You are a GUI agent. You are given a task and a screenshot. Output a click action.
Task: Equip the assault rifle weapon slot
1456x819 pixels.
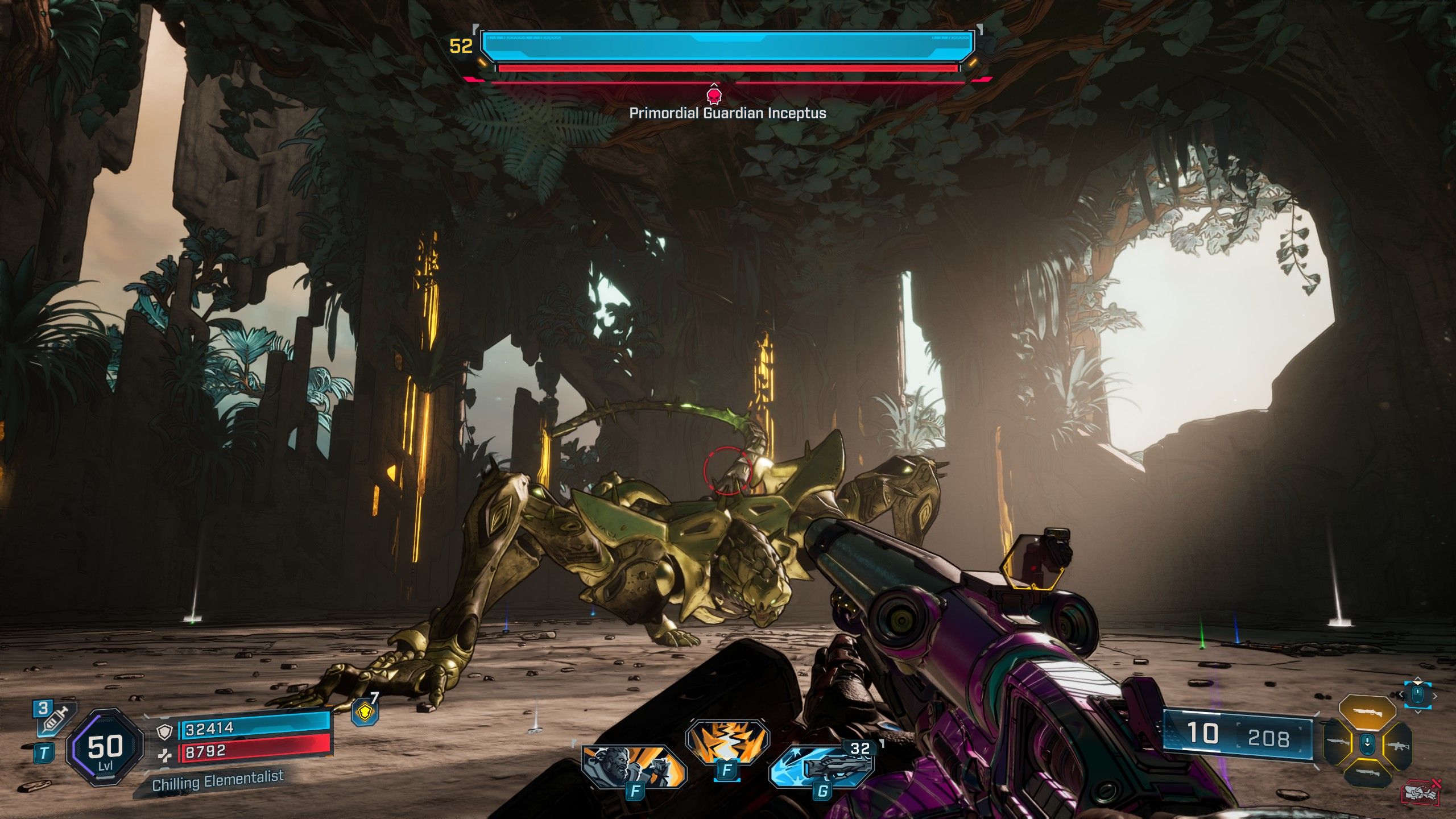[x=1397, y=744]
